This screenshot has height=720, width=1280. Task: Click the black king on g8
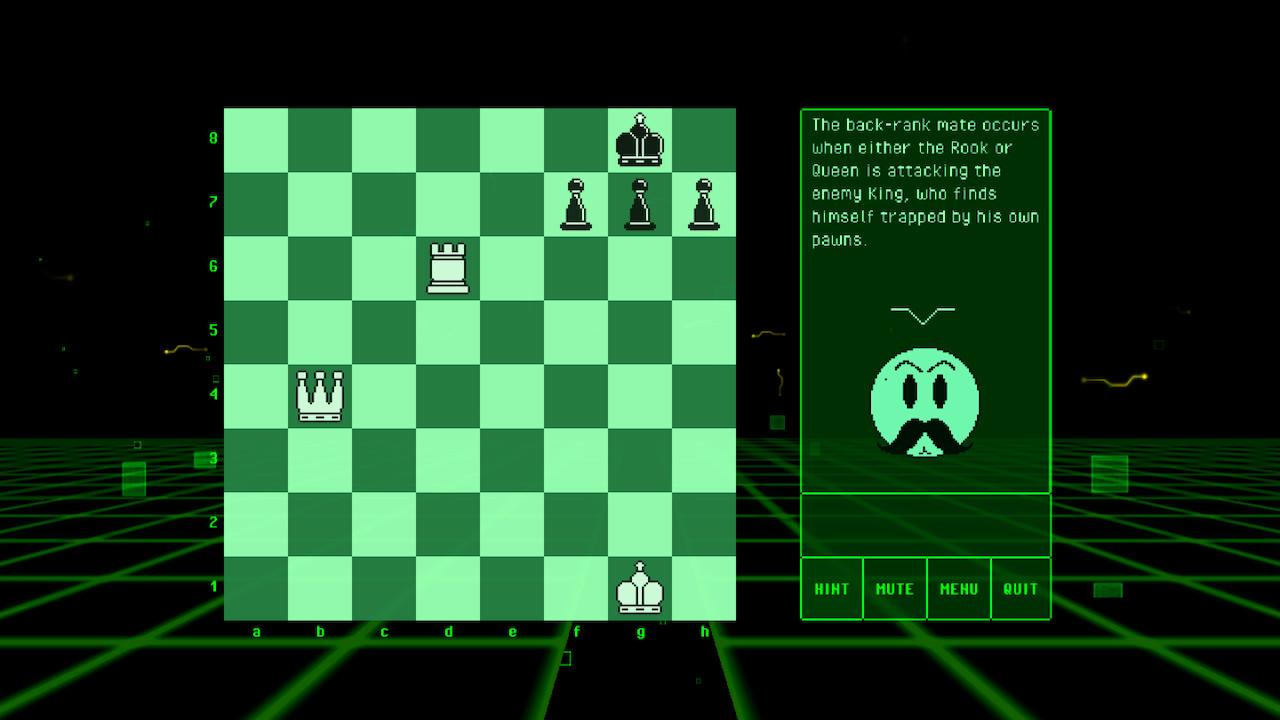click(x=641, y=140)
